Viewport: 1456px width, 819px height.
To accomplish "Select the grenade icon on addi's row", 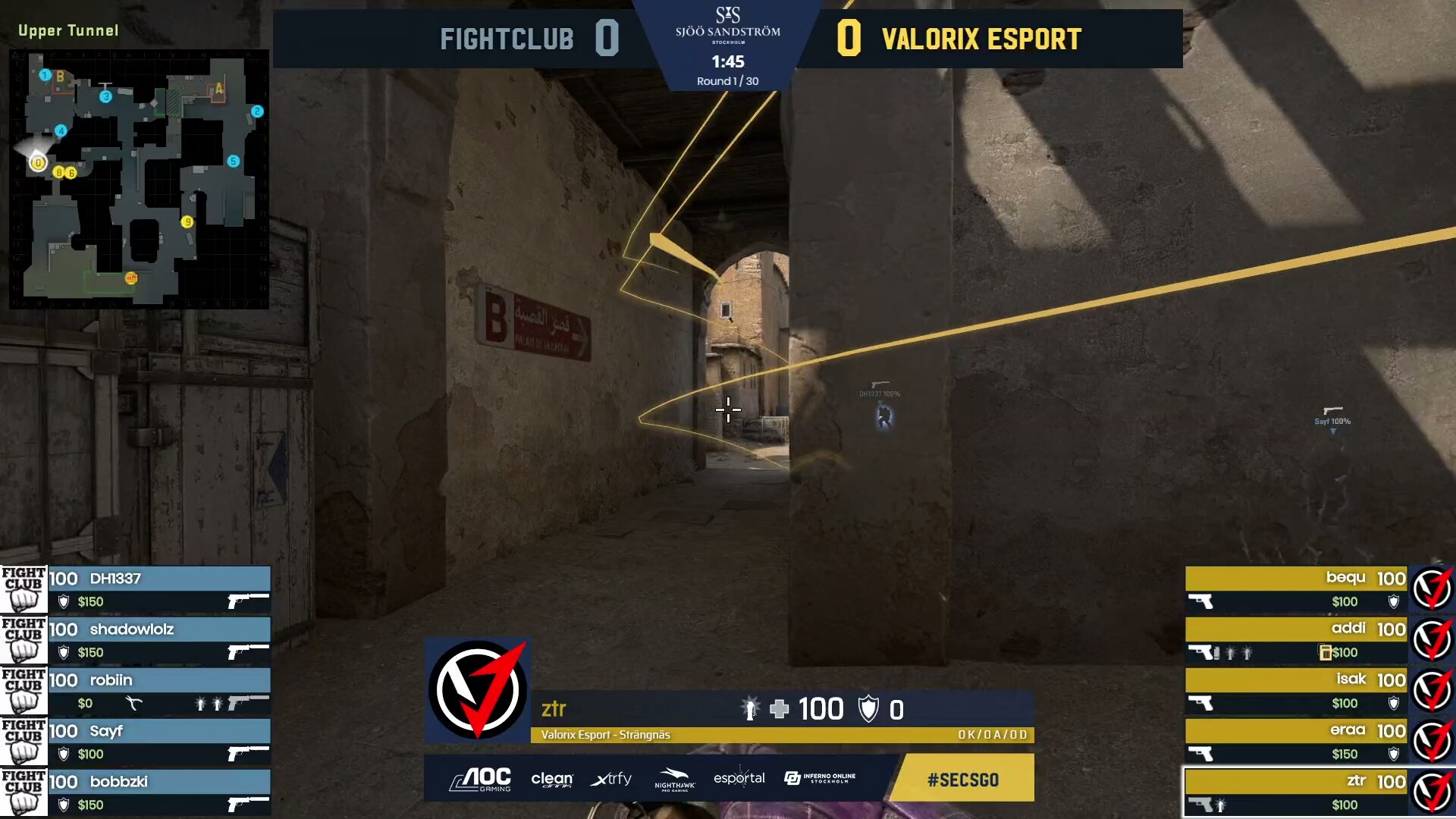I will (1232, 653).
